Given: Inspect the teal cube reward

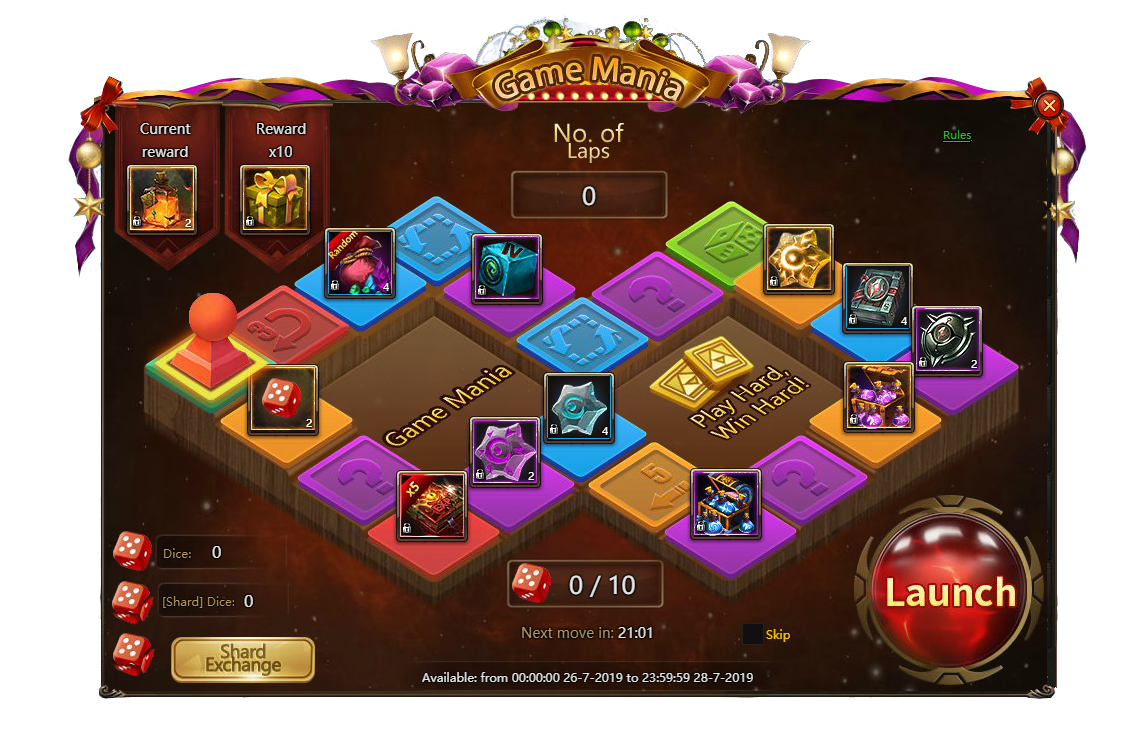Looking at the screenshot, I should (x=506, y=268).
